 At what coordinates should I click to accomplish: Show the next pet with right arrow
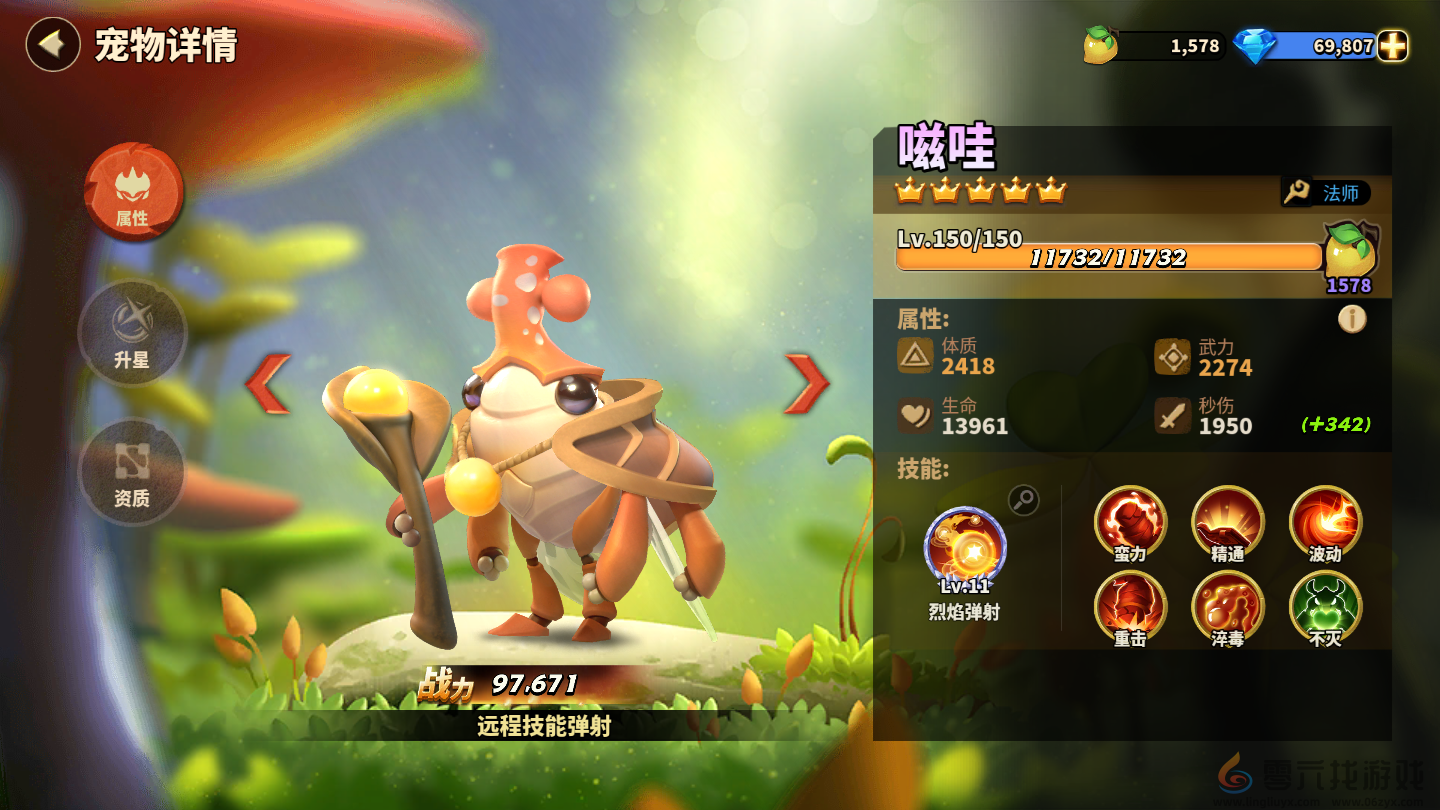click(x=806, y=383)
